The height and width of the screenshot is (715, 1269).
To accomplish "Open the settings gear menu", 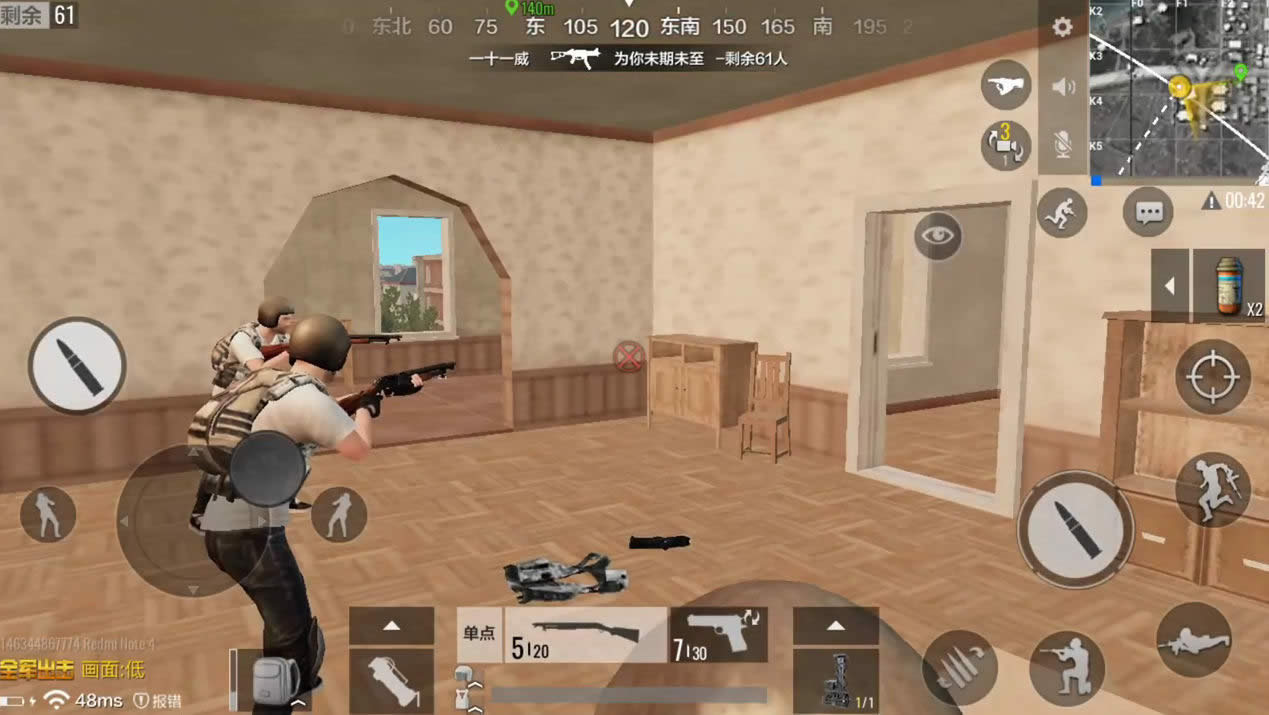I will click(1062, 27).
